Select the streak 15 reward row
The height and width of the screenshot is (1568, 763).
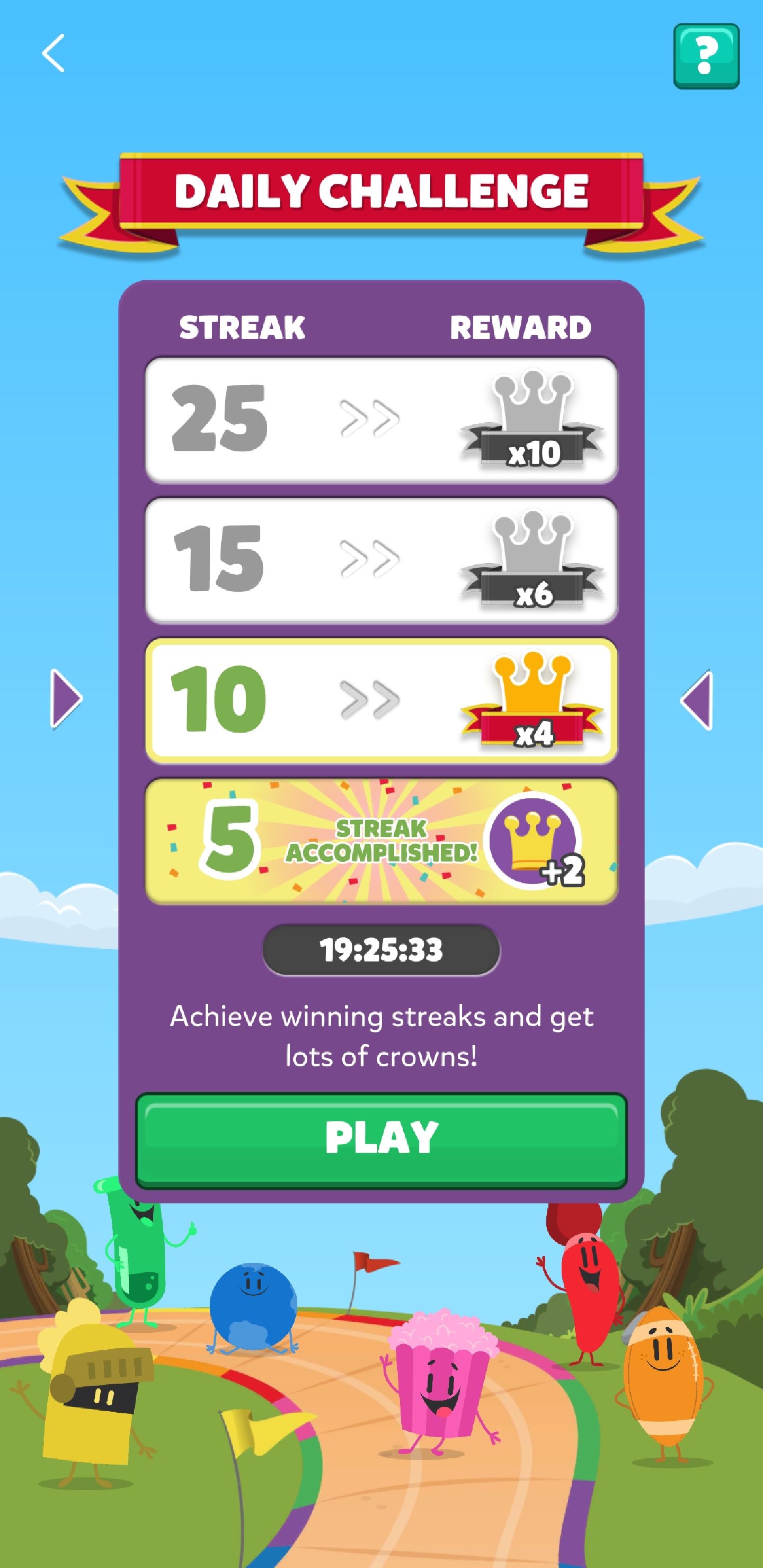(380, 560)
